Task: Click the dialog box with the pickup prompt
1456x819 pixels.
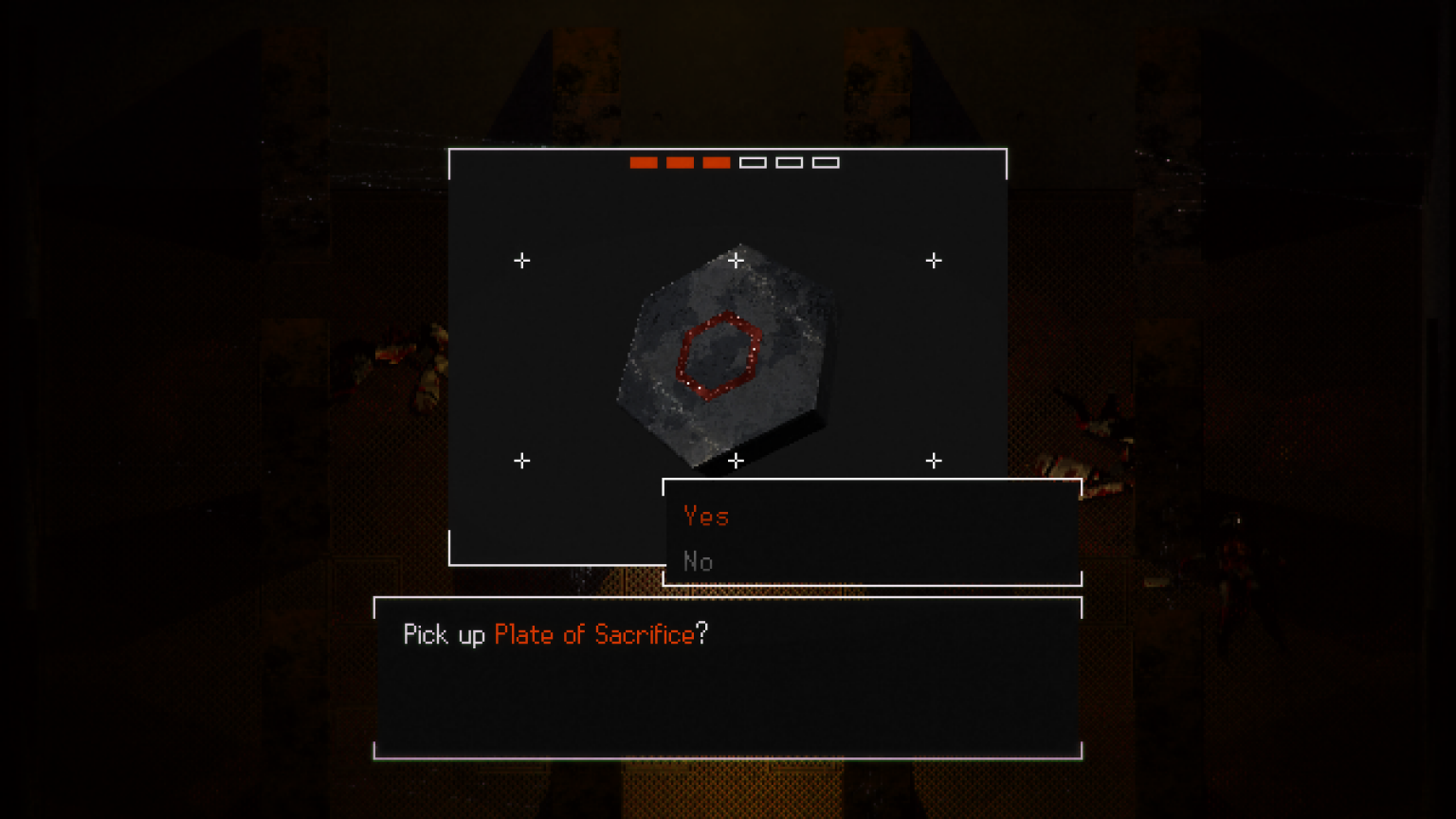Action: (728, 678)
